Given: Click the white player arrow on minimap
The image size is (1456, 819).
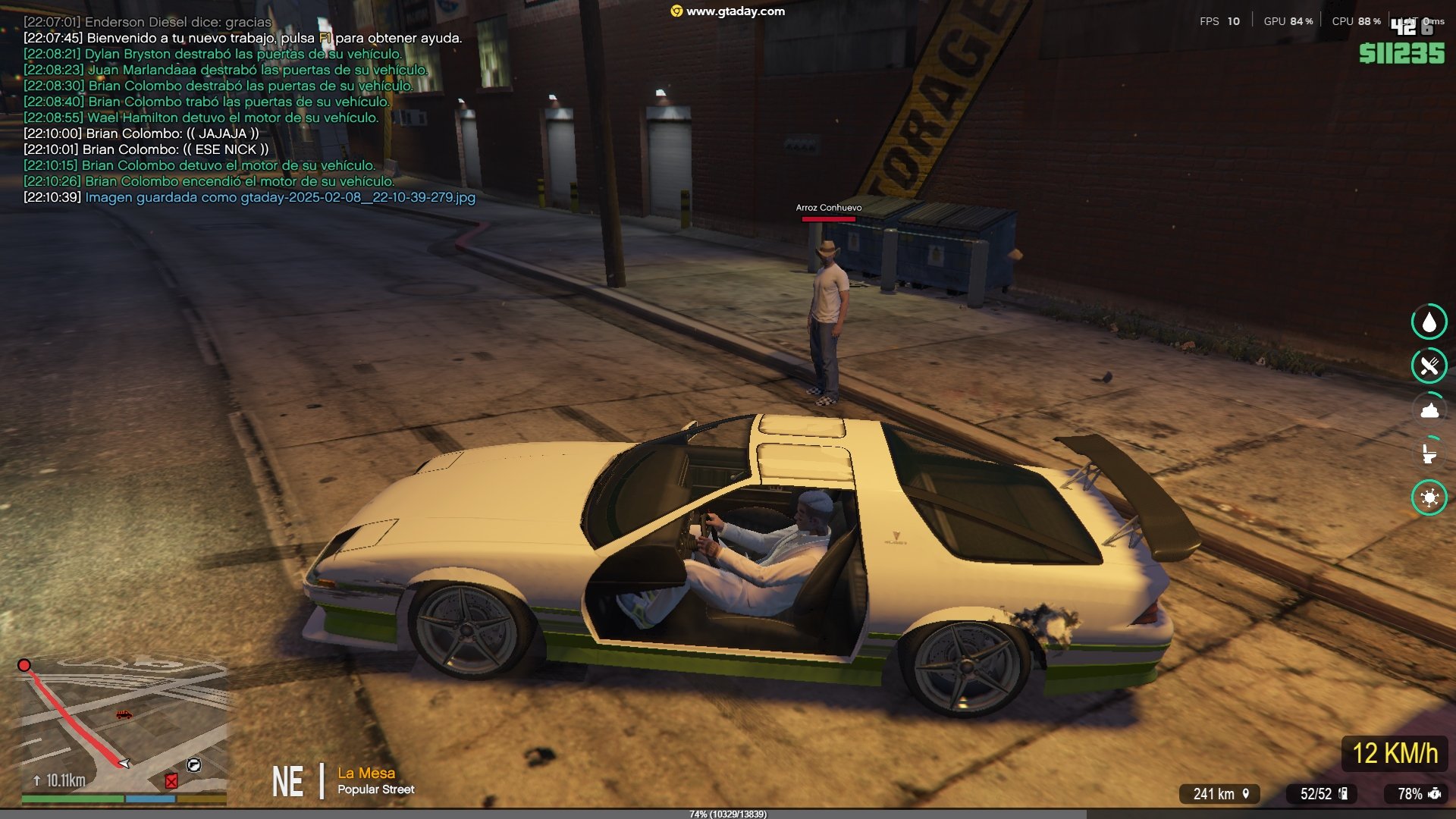Looking at the screenshot, I should coord(124,763).
